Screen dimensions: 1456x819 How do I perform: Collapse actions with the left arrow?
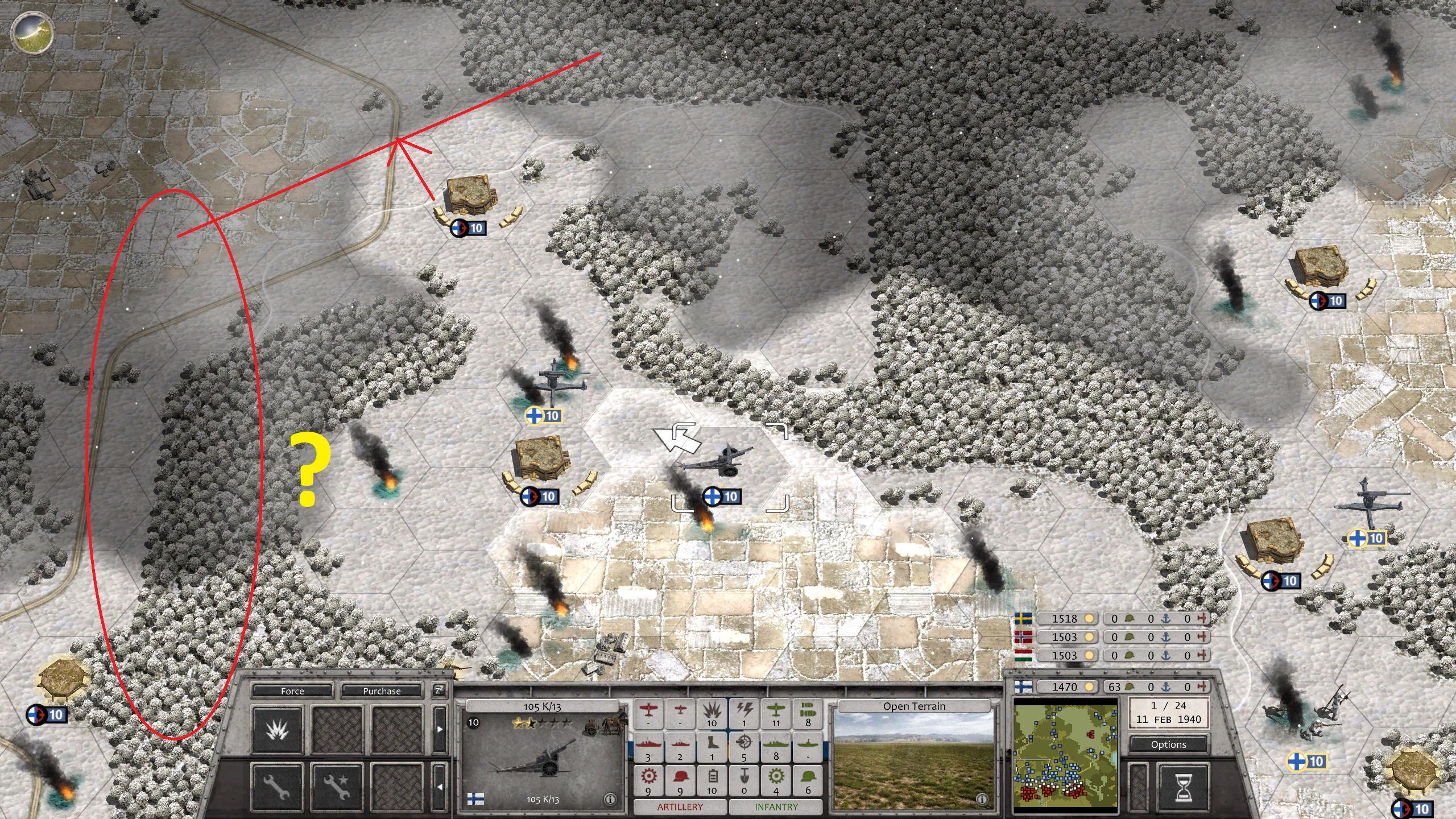click(440, 787)
